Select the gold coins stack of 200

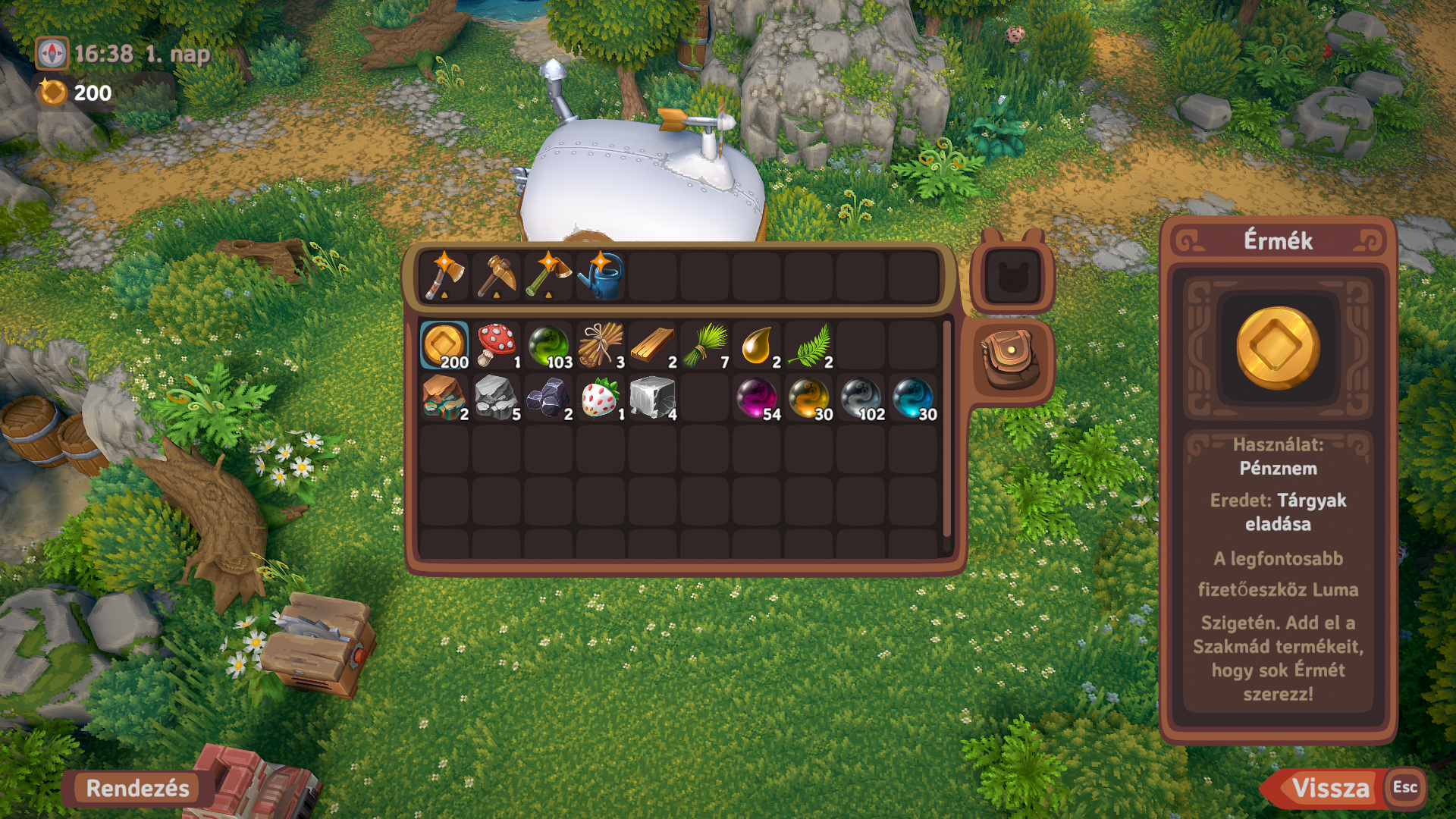click(x=445, y=345)
